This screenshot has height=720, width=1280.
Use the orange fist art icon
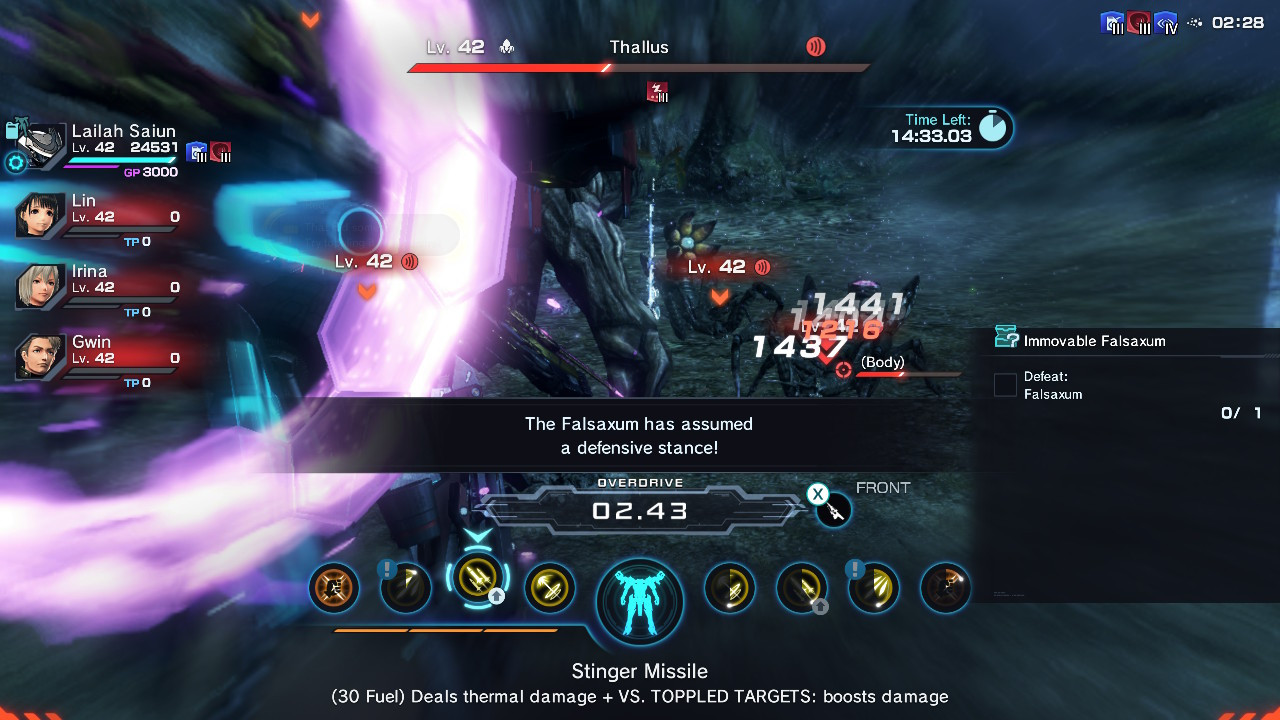click(x=334, y=588)
